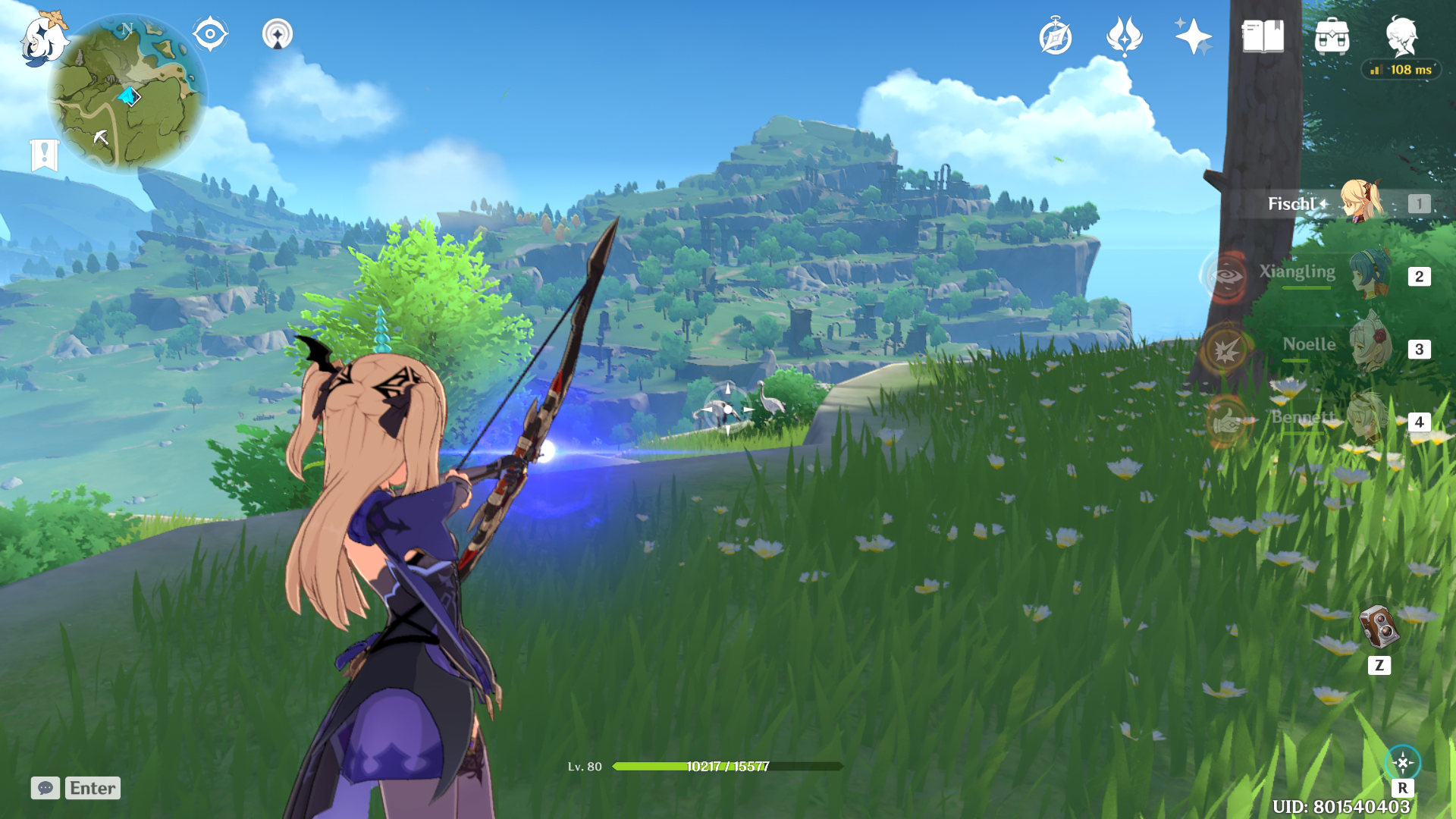Use the Kamera gadget
Viewport: 1456px width, 819px height.
(1379, 627)
